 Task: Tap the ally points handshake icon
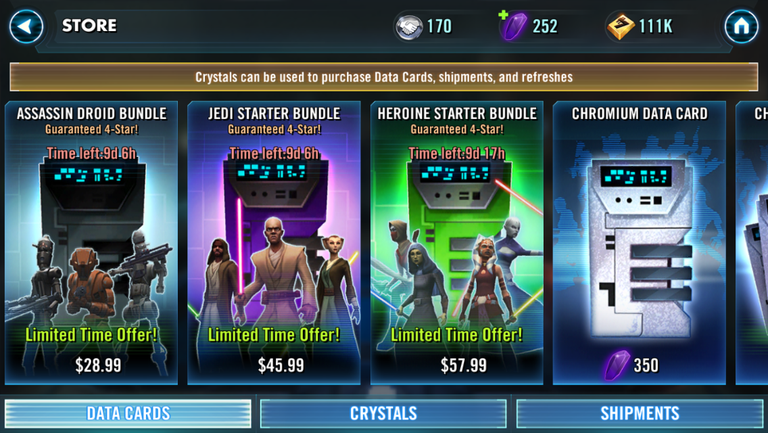[408, 26]
